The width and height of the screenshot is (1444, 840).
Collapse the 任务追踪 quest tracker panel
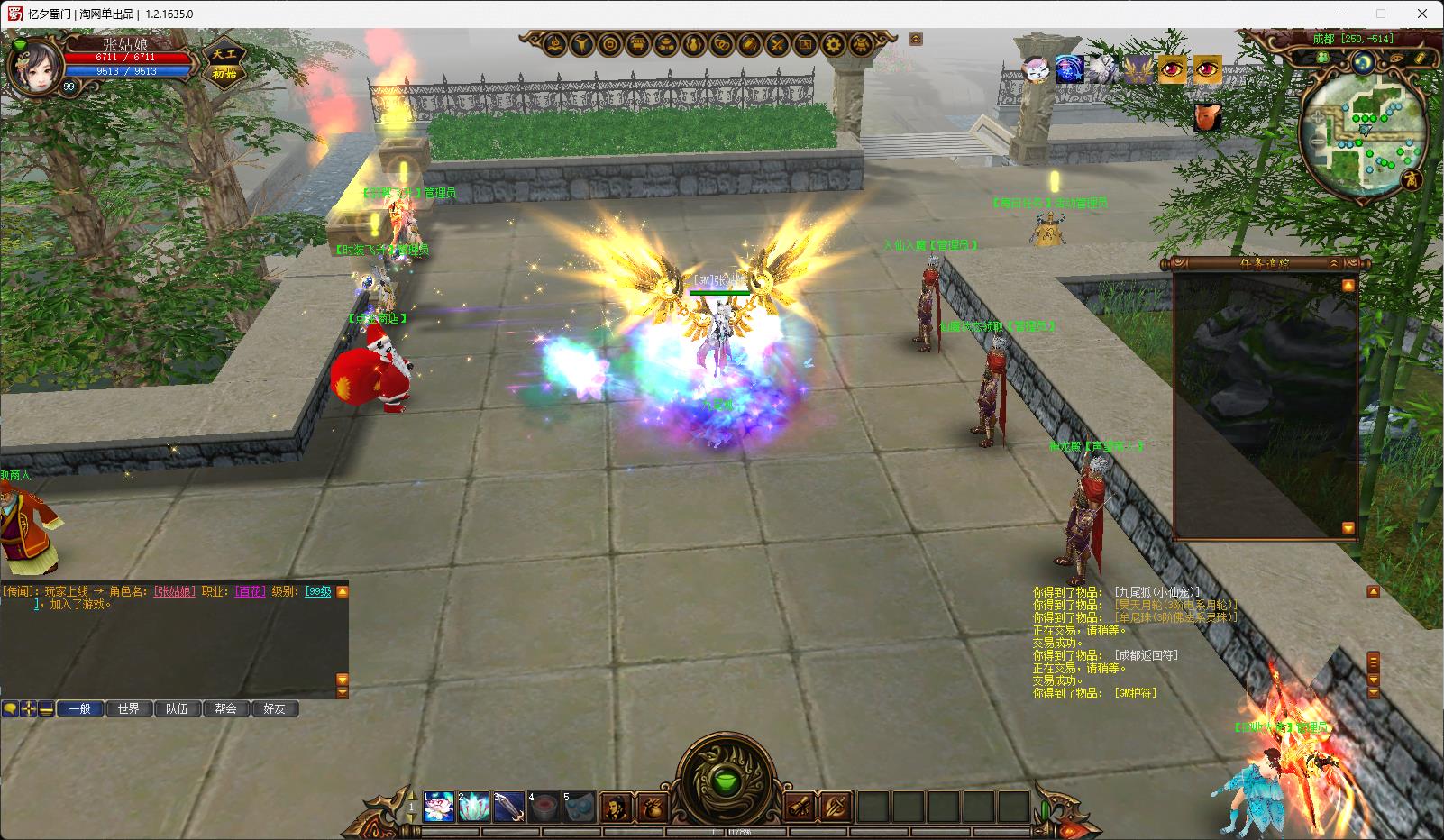point(1334,263)
